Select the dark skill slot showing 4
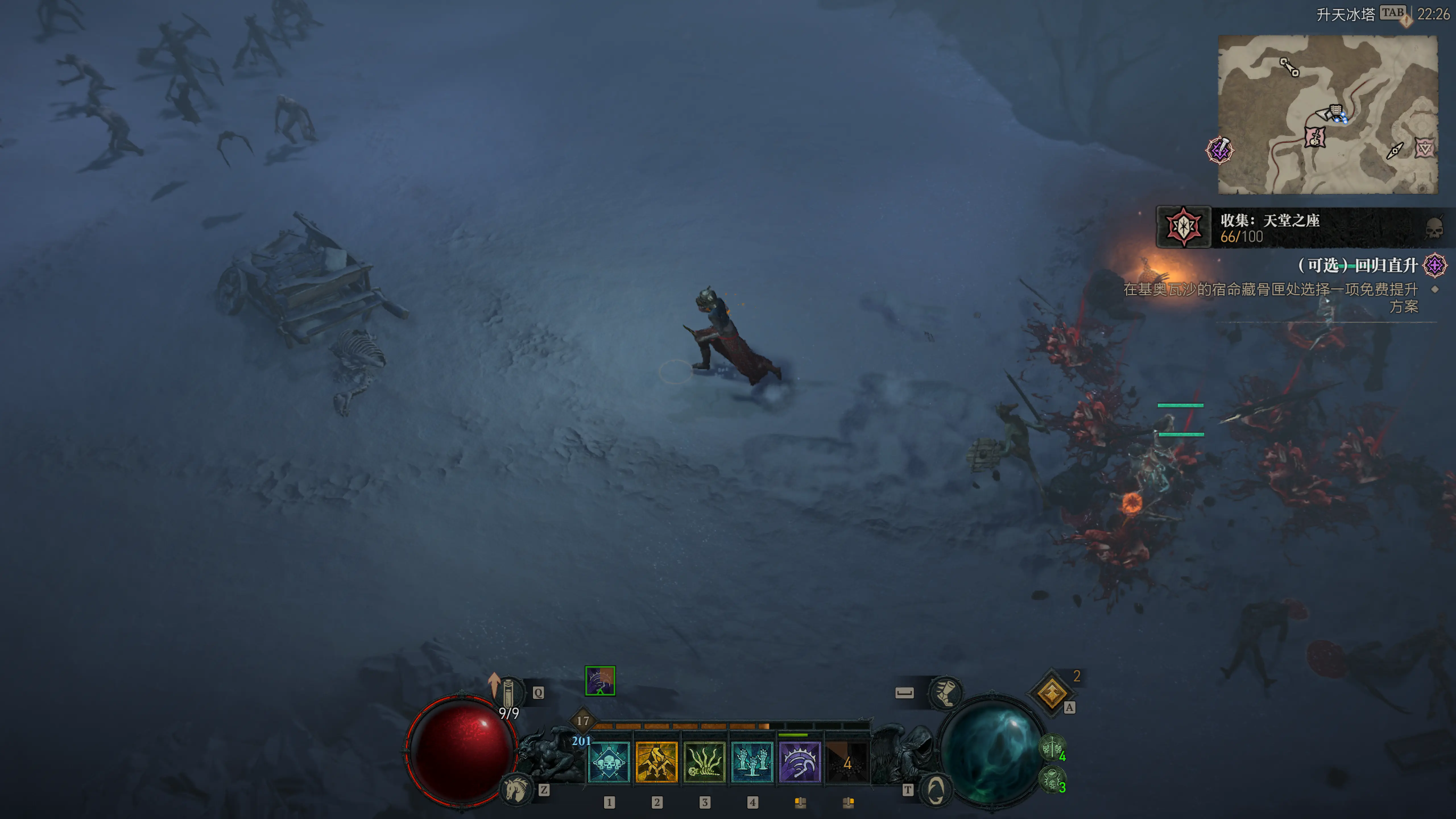 (847, 762)
